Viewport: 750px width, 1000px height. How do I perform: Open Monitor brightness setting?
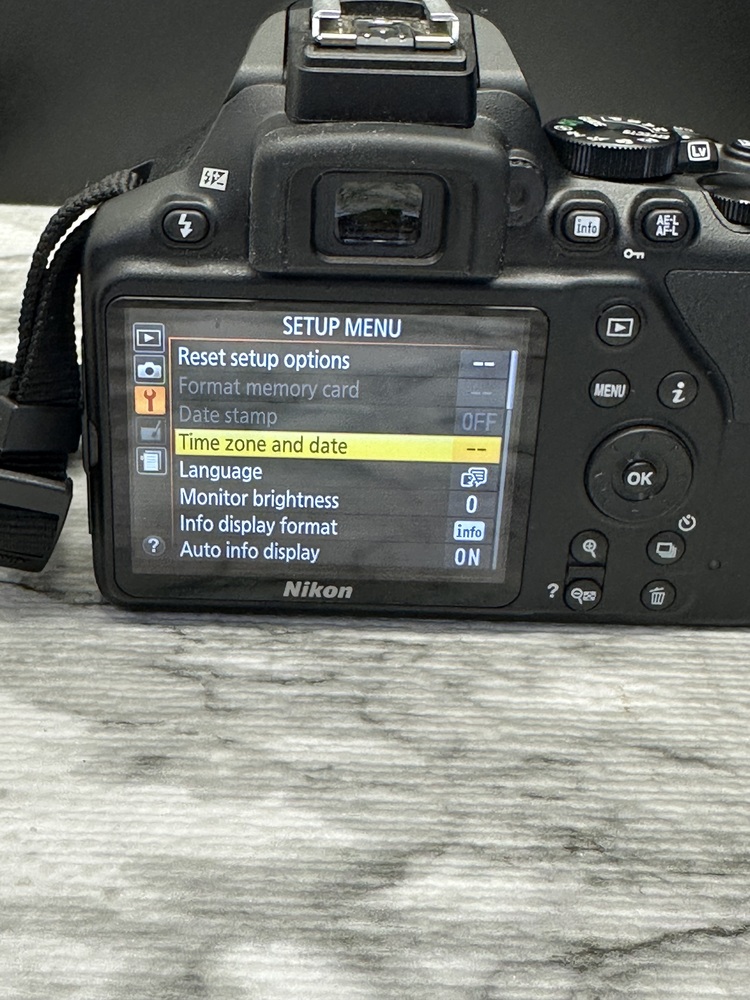259,499
